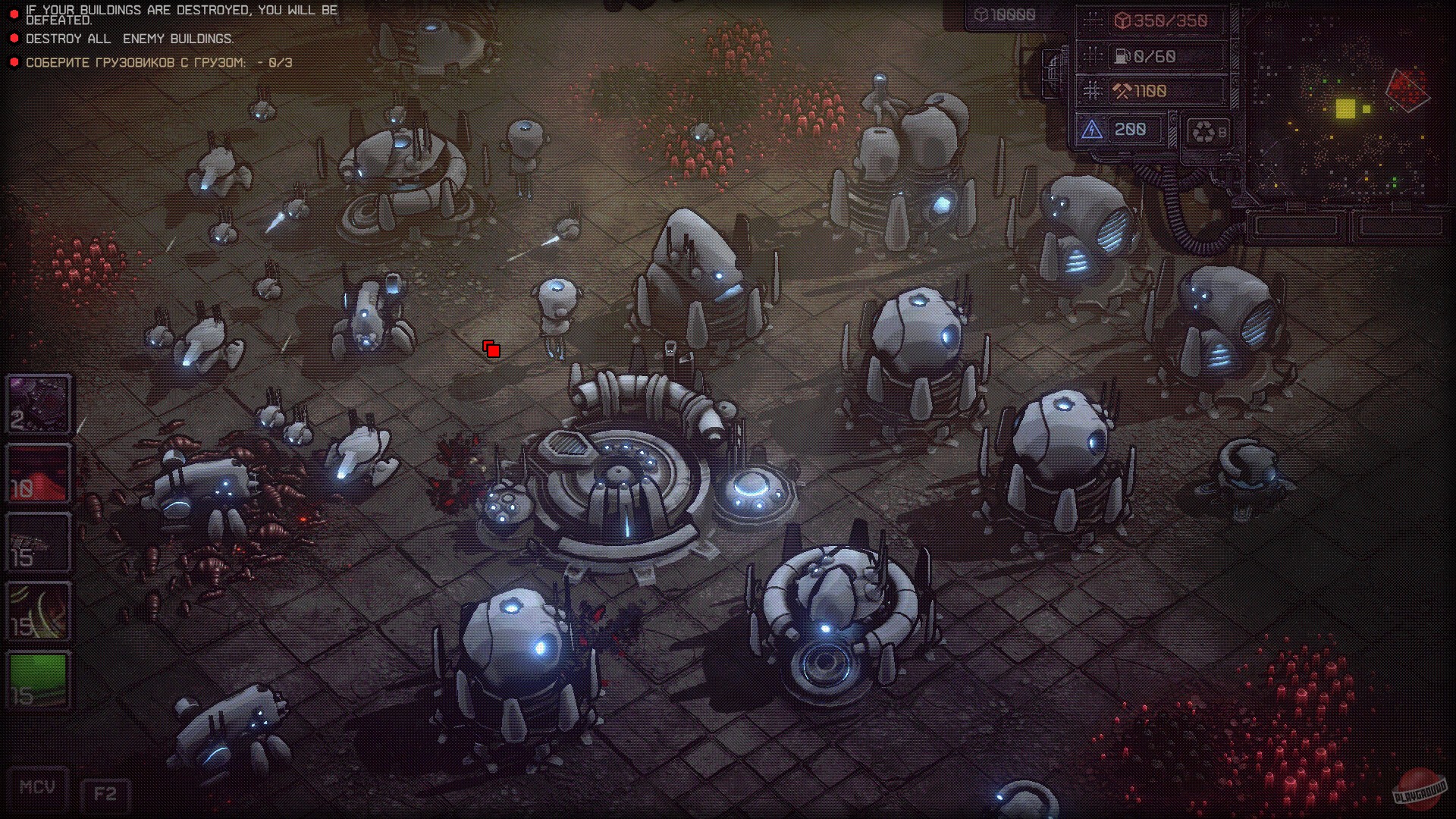Select the red unit slot with count 10

tap(38, 472)
